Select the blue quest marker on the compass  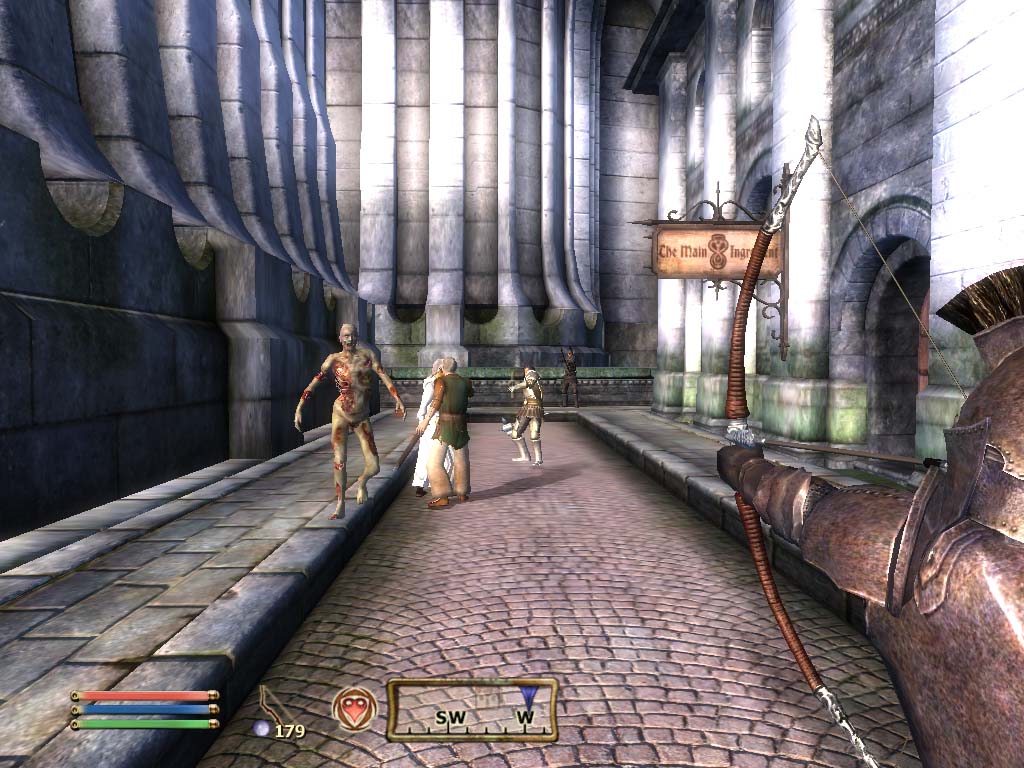526,697
